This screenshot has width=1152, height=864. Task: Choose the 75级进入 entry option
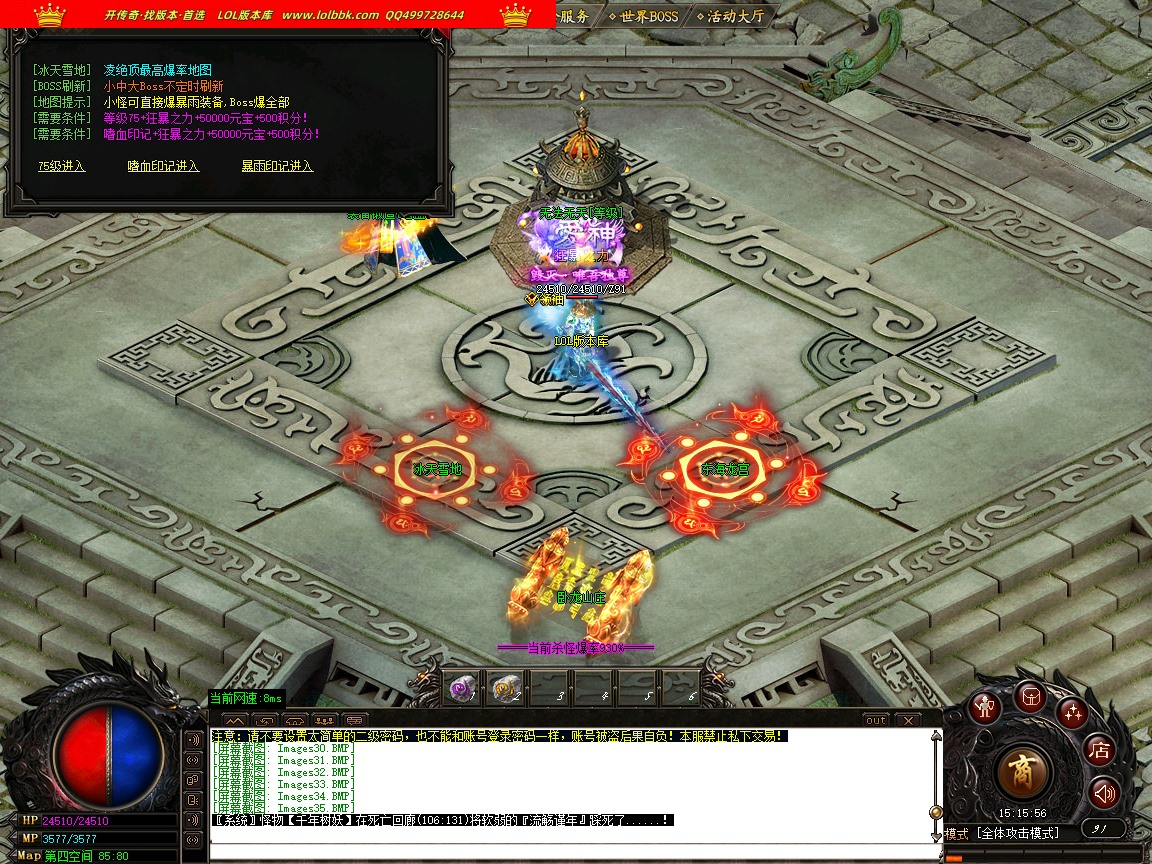pyautogui.click(x=61, y=166)
